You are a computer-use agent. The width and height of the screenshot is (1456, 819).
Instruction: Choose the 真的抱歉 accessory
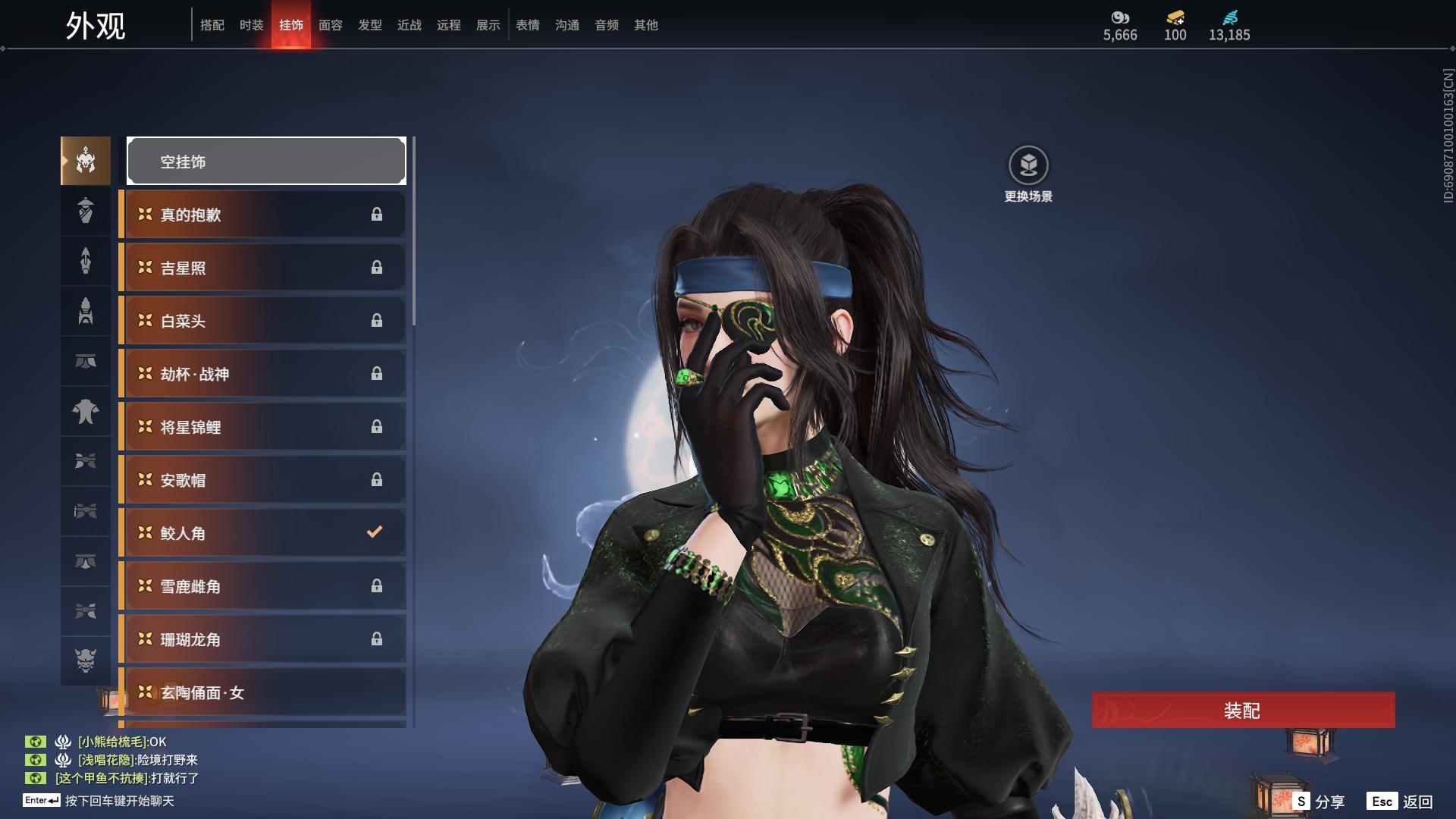263,215
